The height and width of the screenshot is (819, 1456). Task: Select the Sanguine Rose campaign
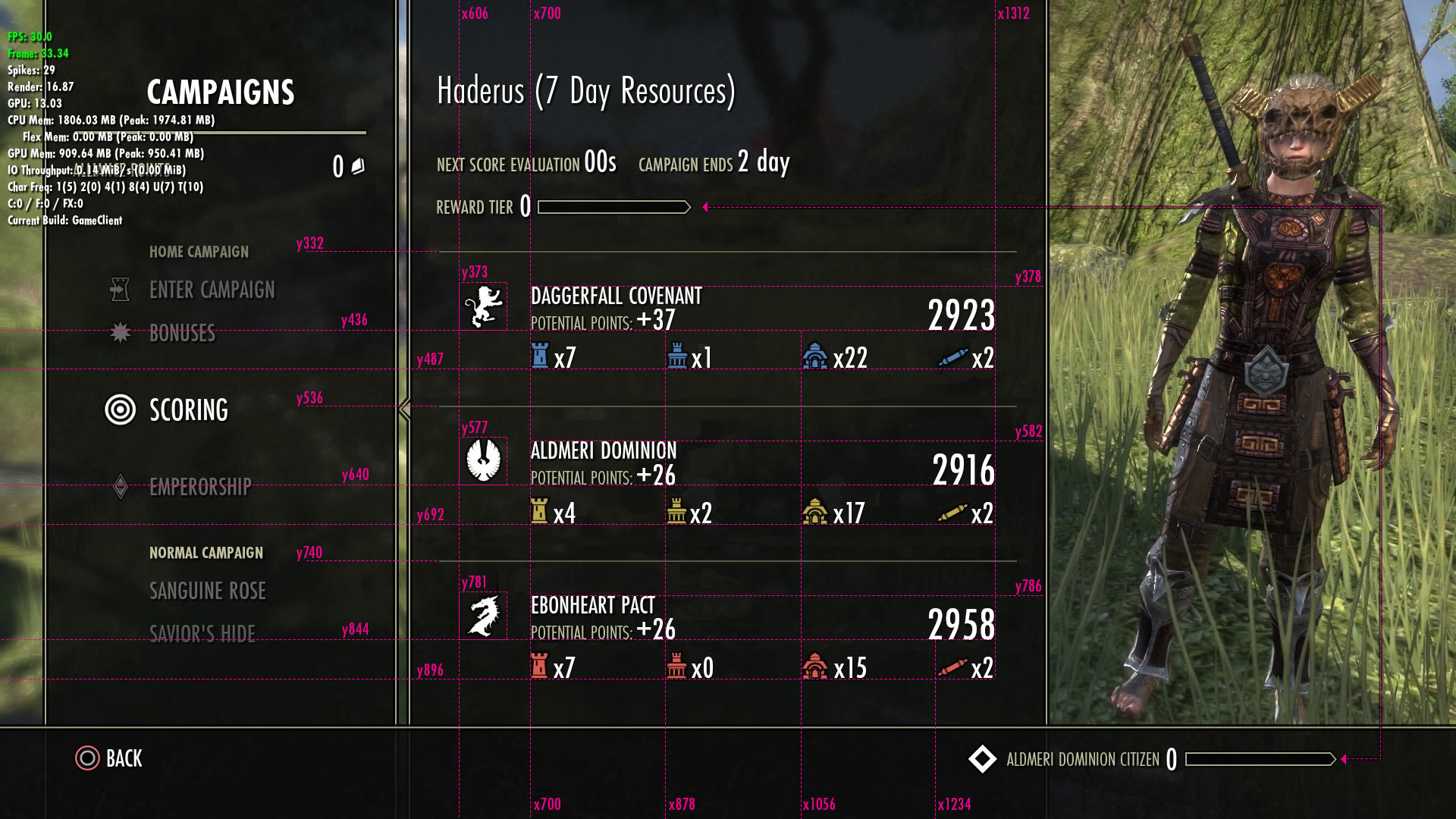click(x=207, y=591)
